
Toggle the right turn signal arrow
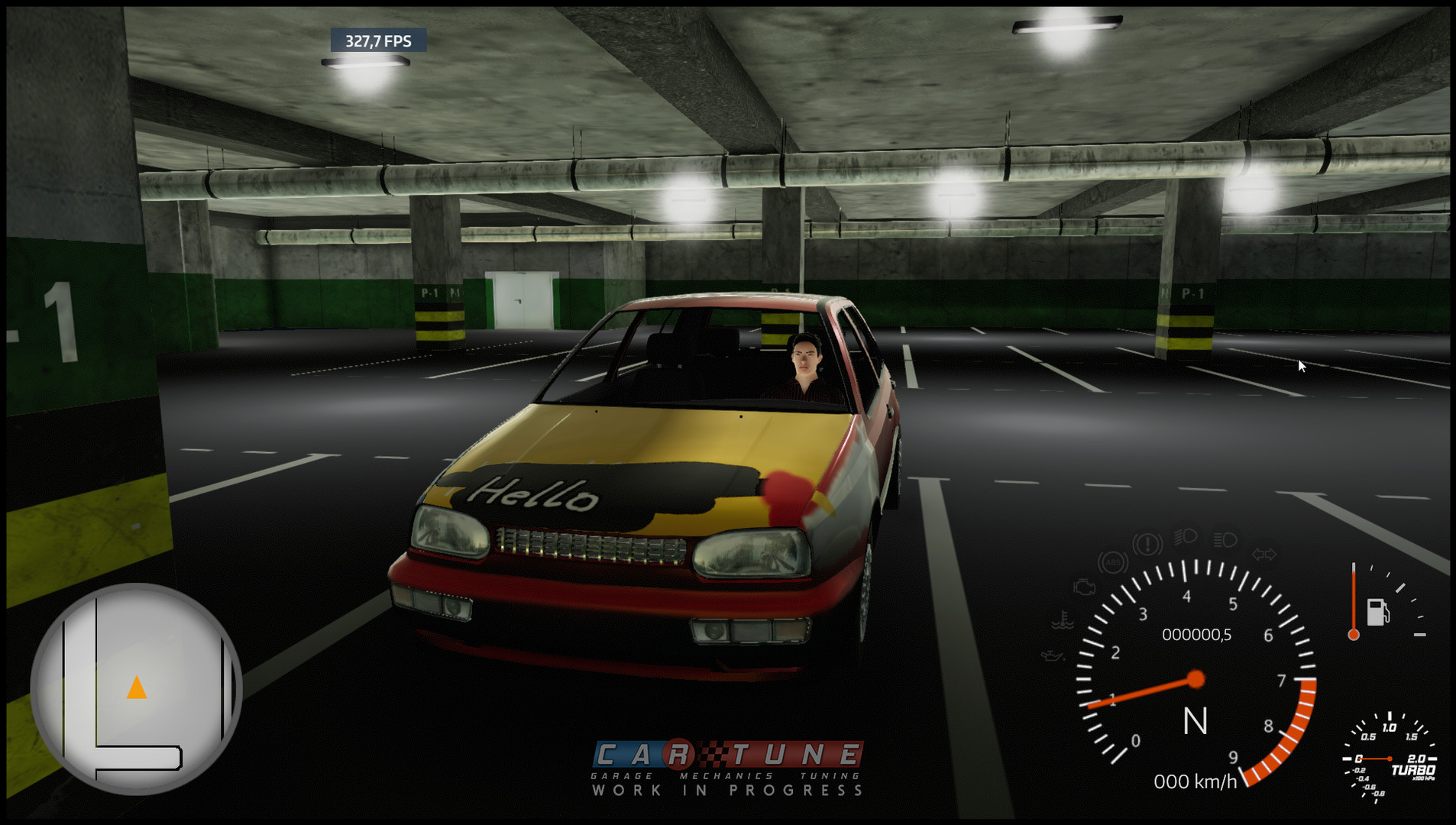[1270, 554]
